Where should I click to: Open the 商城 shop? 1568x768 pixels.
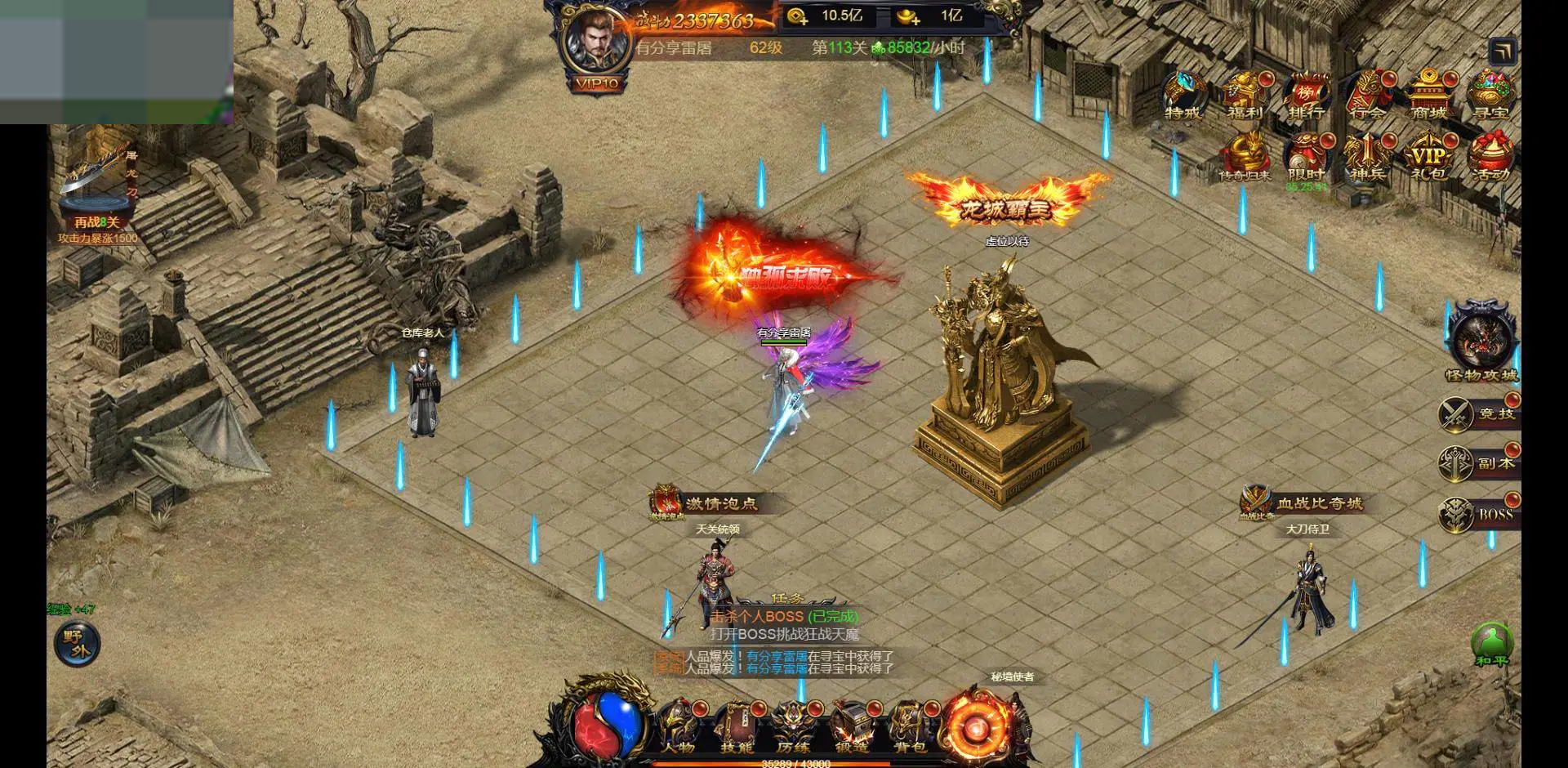coord(1428,95)
